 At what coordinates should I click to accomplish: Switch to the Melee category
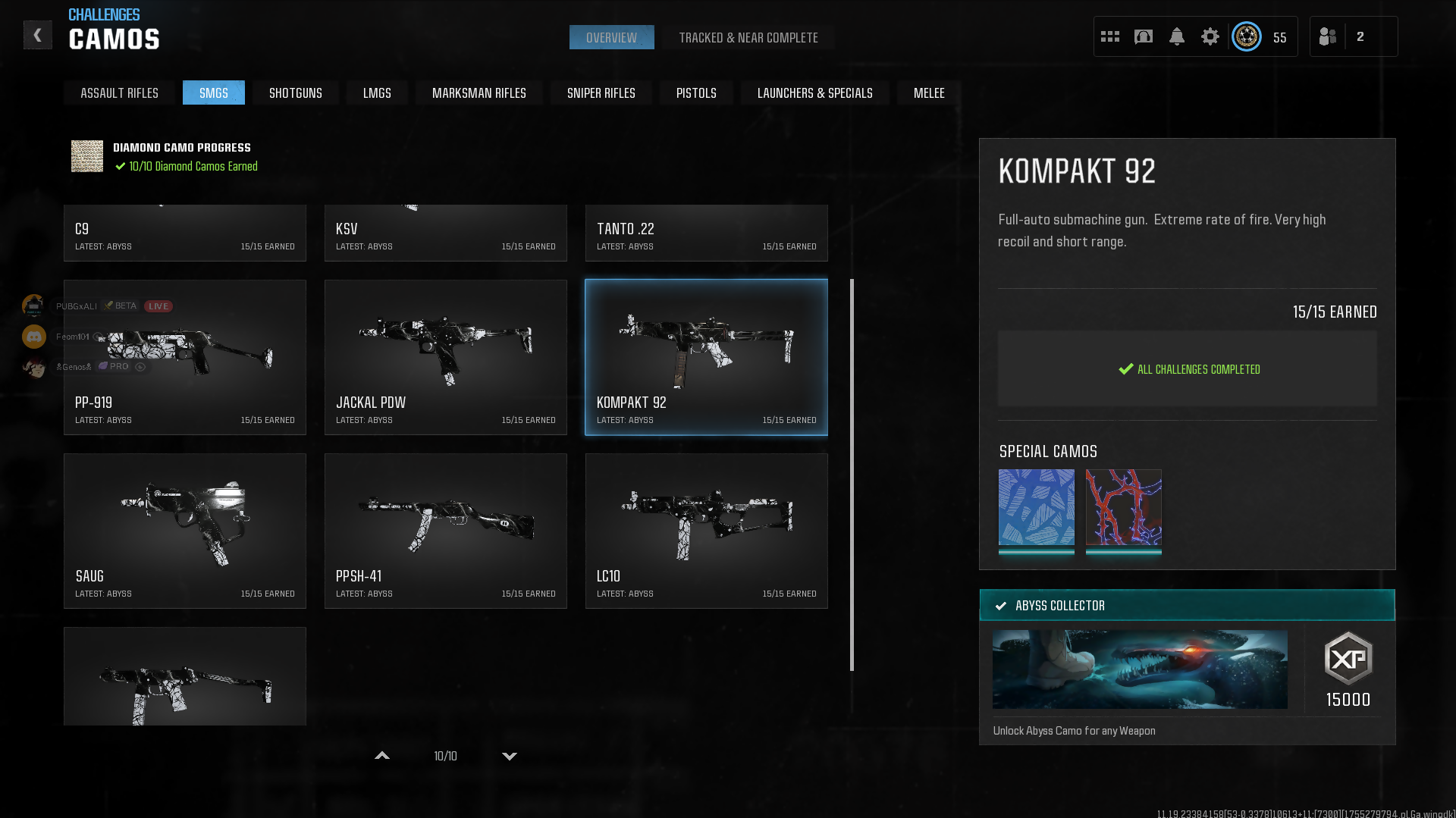point(928,93)
